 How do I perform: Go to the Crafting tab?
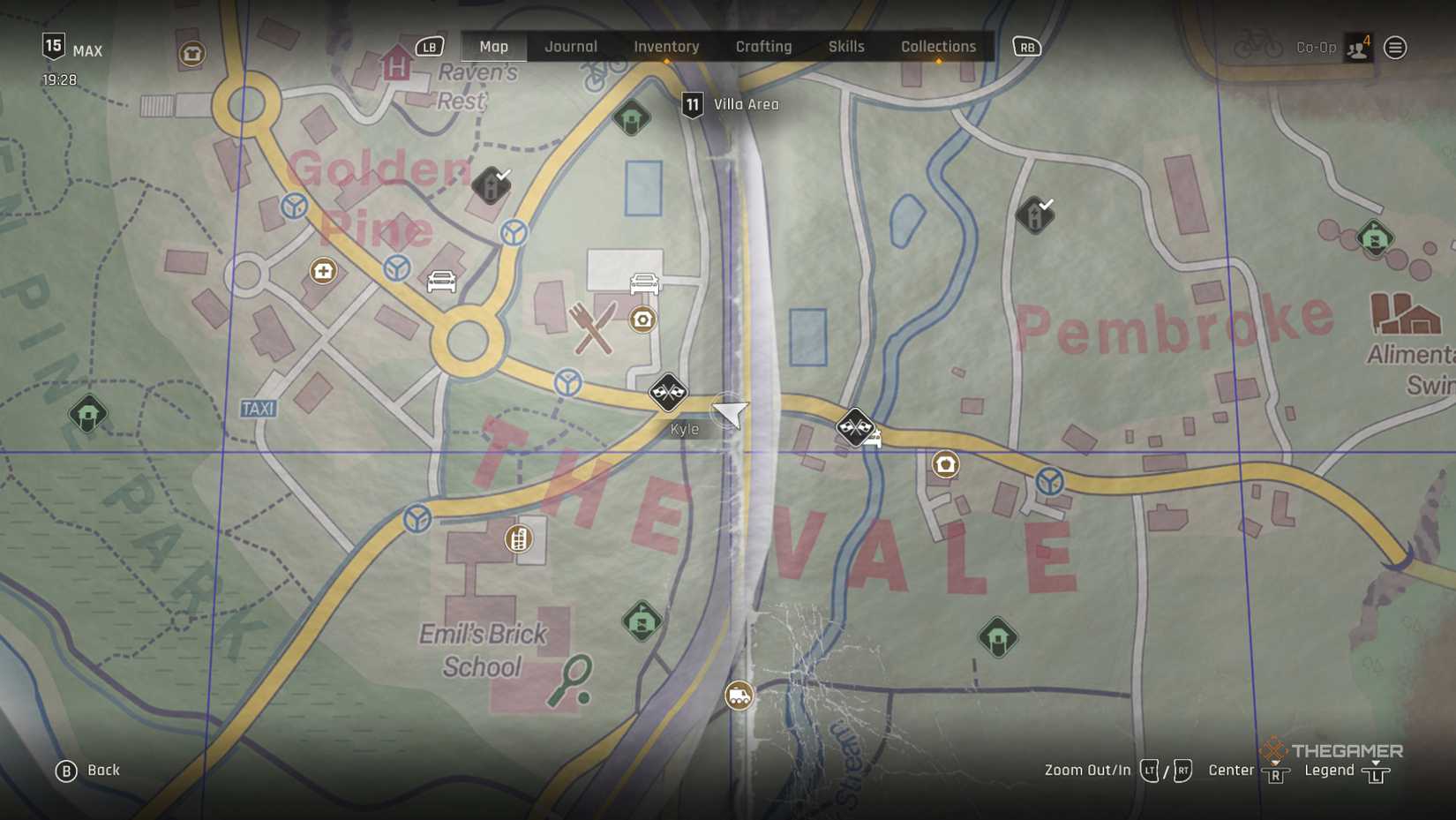click(x=763, y=47)
